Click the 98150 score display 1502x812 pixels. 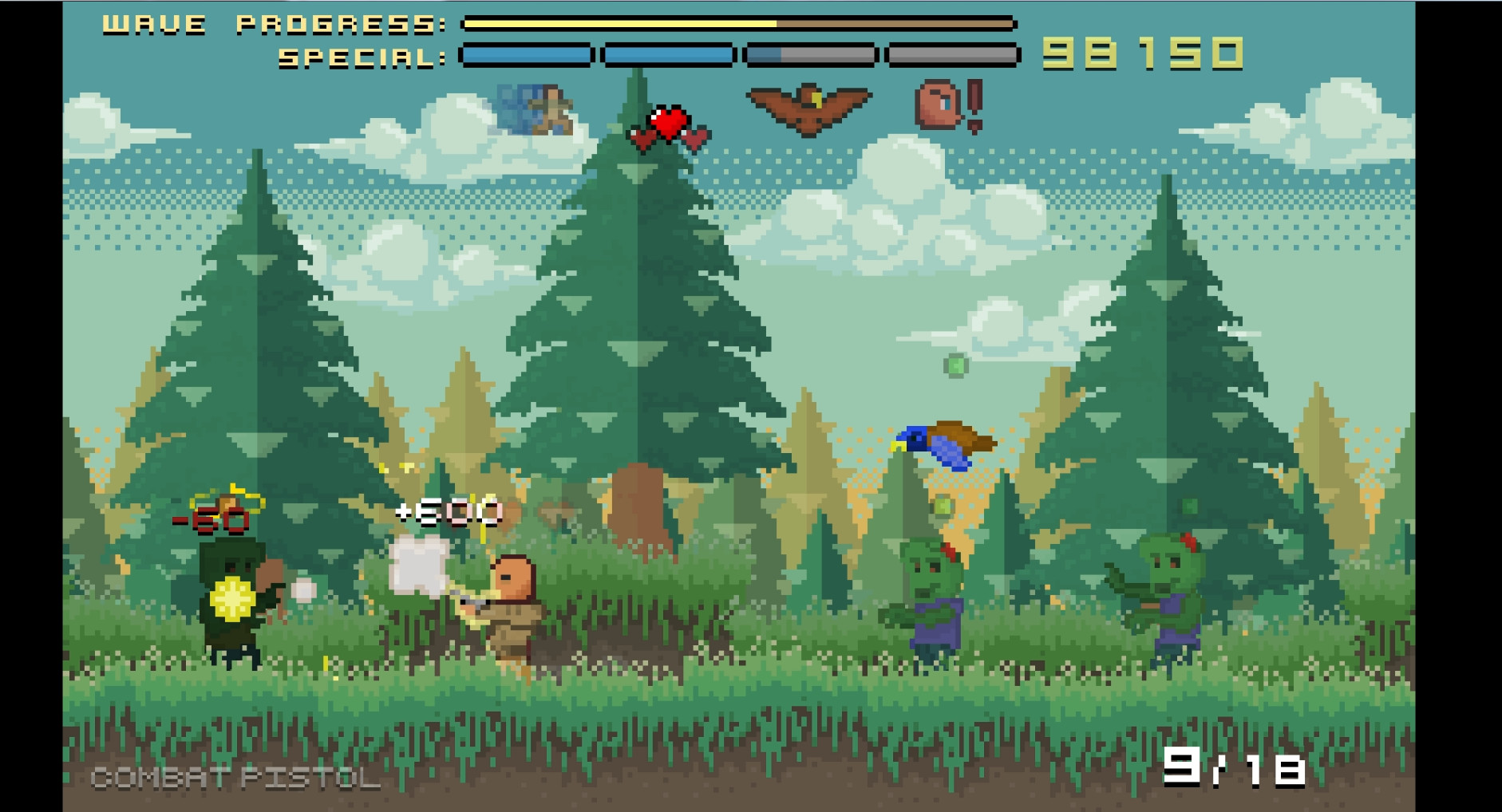1141,53
